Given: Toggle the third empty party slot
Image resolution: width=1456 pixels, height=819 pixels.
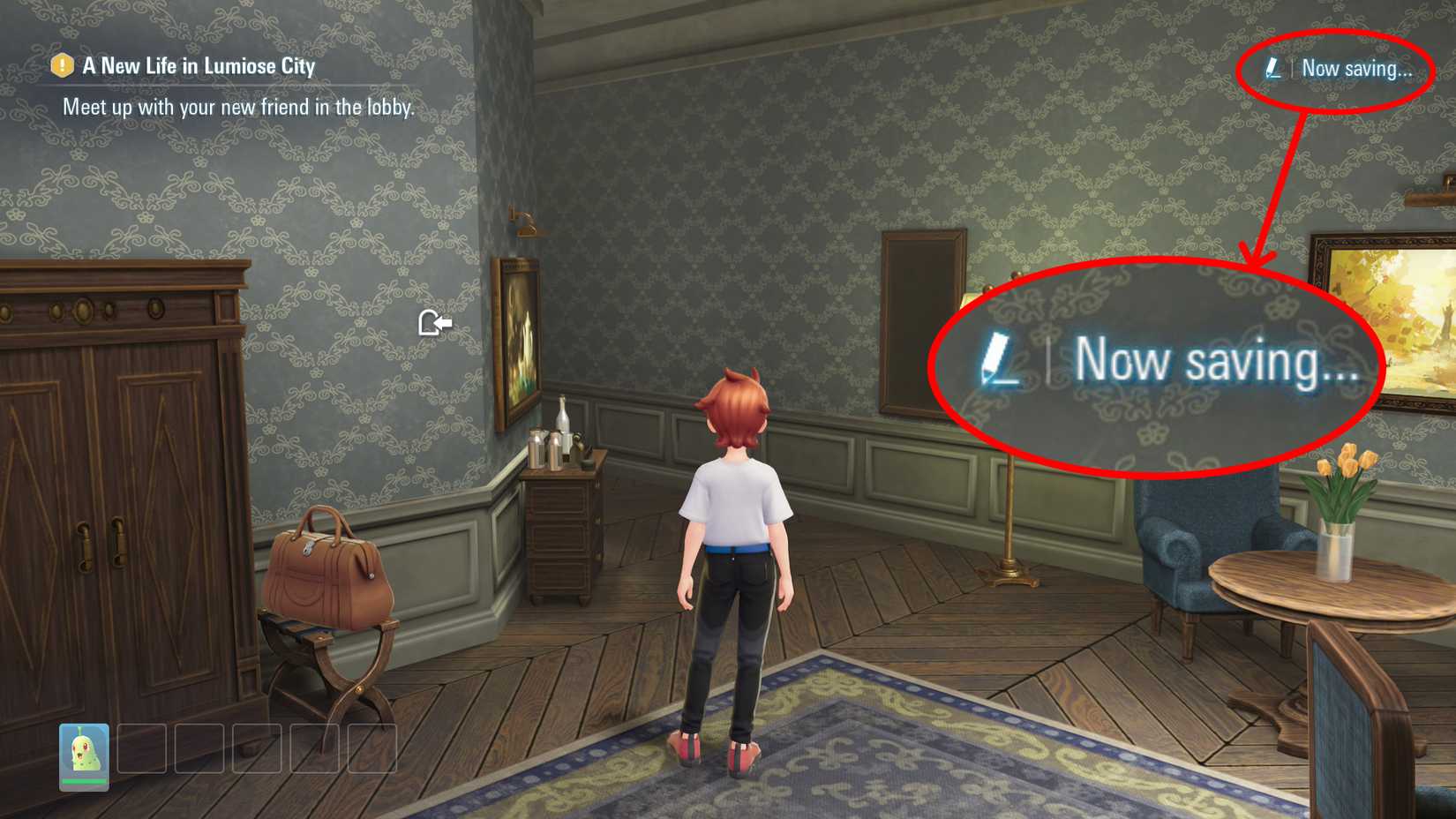Looking at the screenshot, I should pos(257,748).
